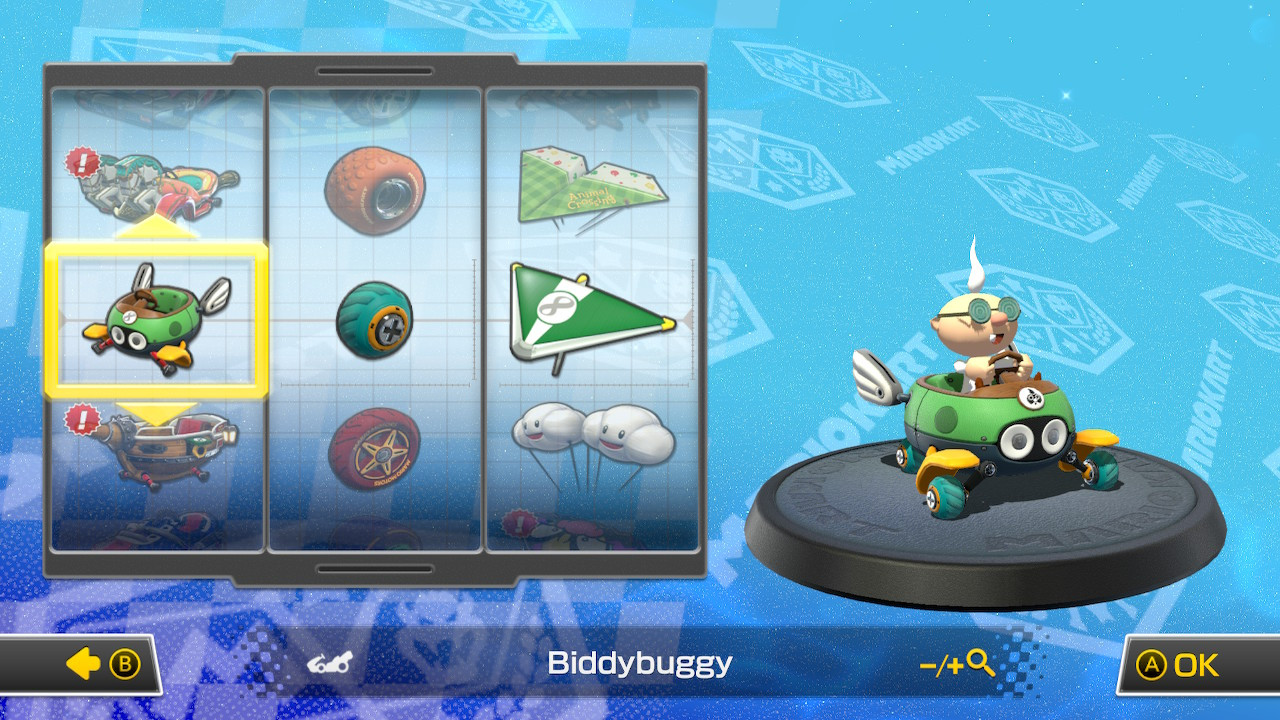This screenshot has height=720, width=1280.
Task: Click the top grip handle of the parts panel
Action: click(x=375, y=71)
